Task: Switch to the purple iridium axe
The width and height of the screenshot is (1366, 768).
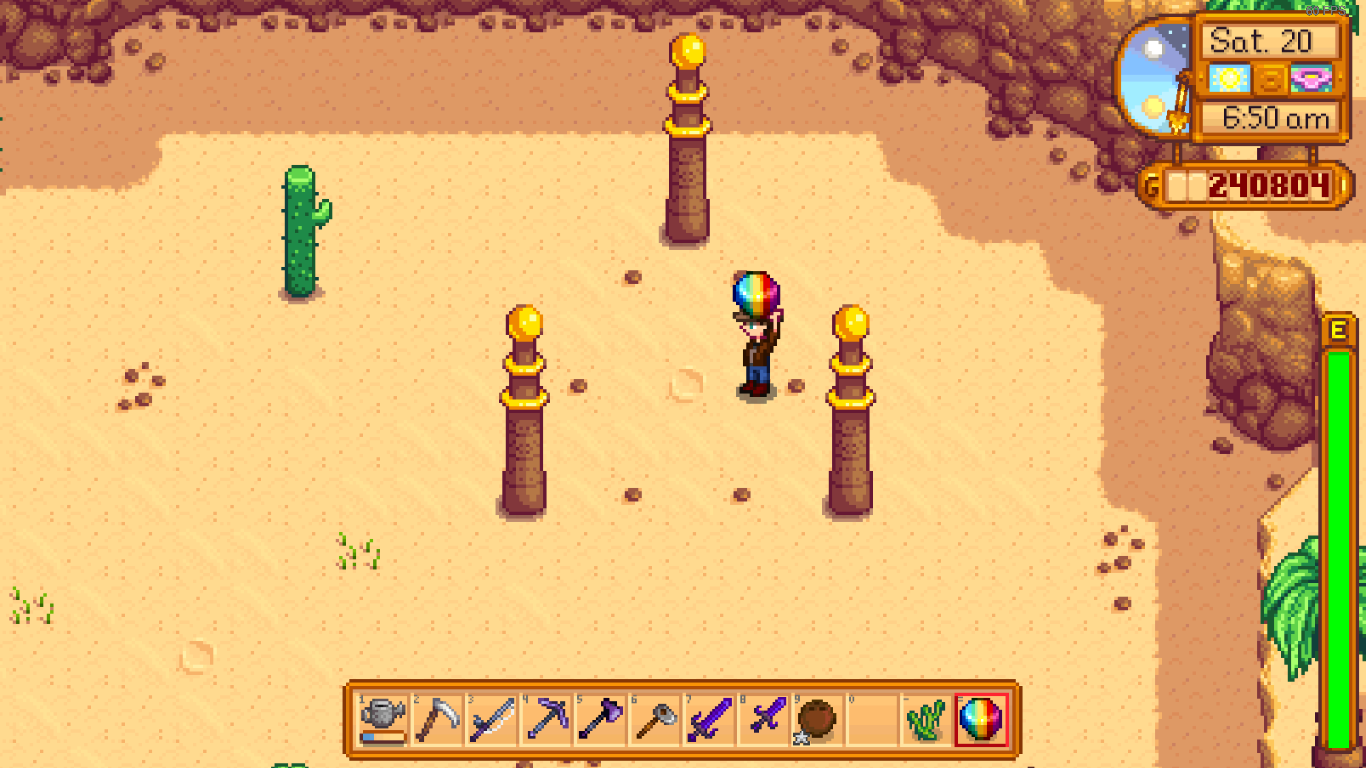Action: point(600,720)
